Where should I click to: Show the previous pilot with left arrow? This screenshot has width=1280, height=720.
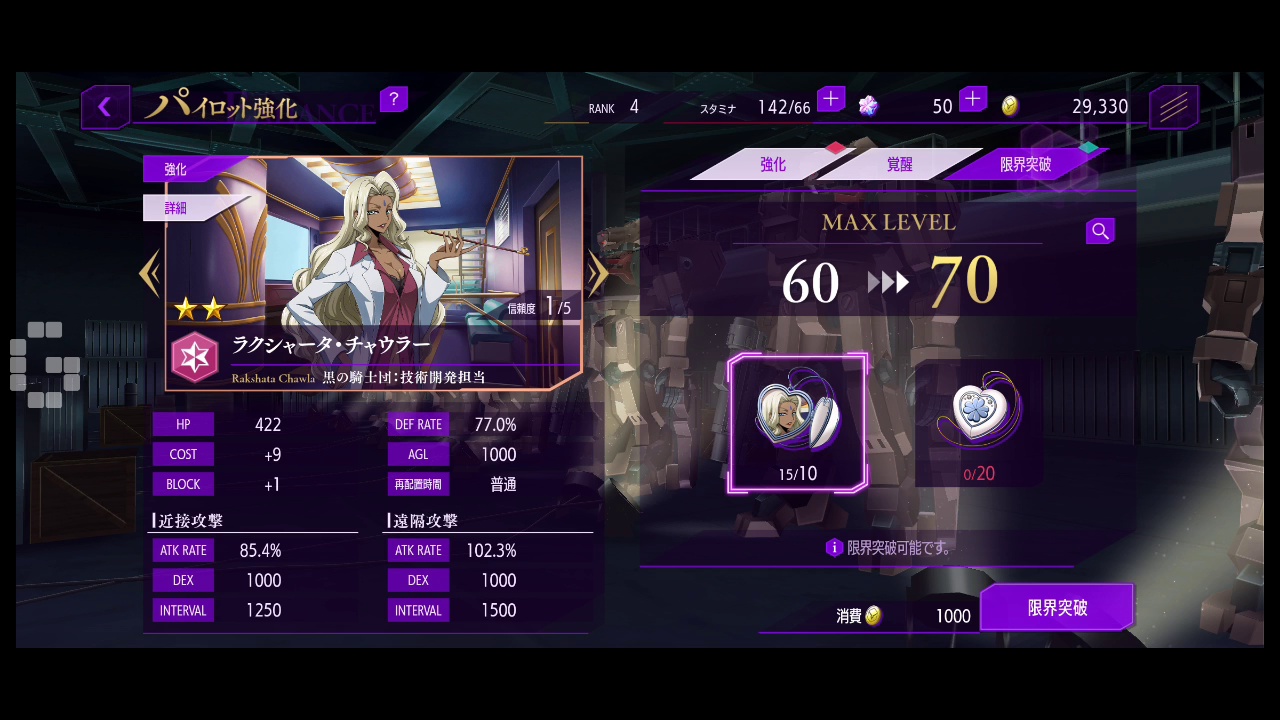[150, 273]
